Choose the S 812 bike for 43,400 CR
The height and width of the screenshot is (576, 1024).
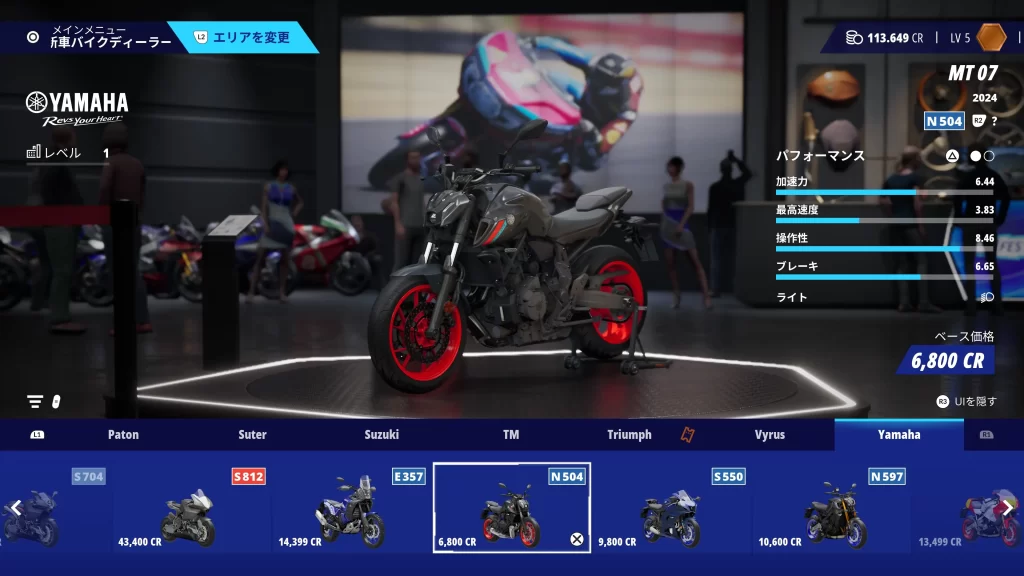click(191, 508)
